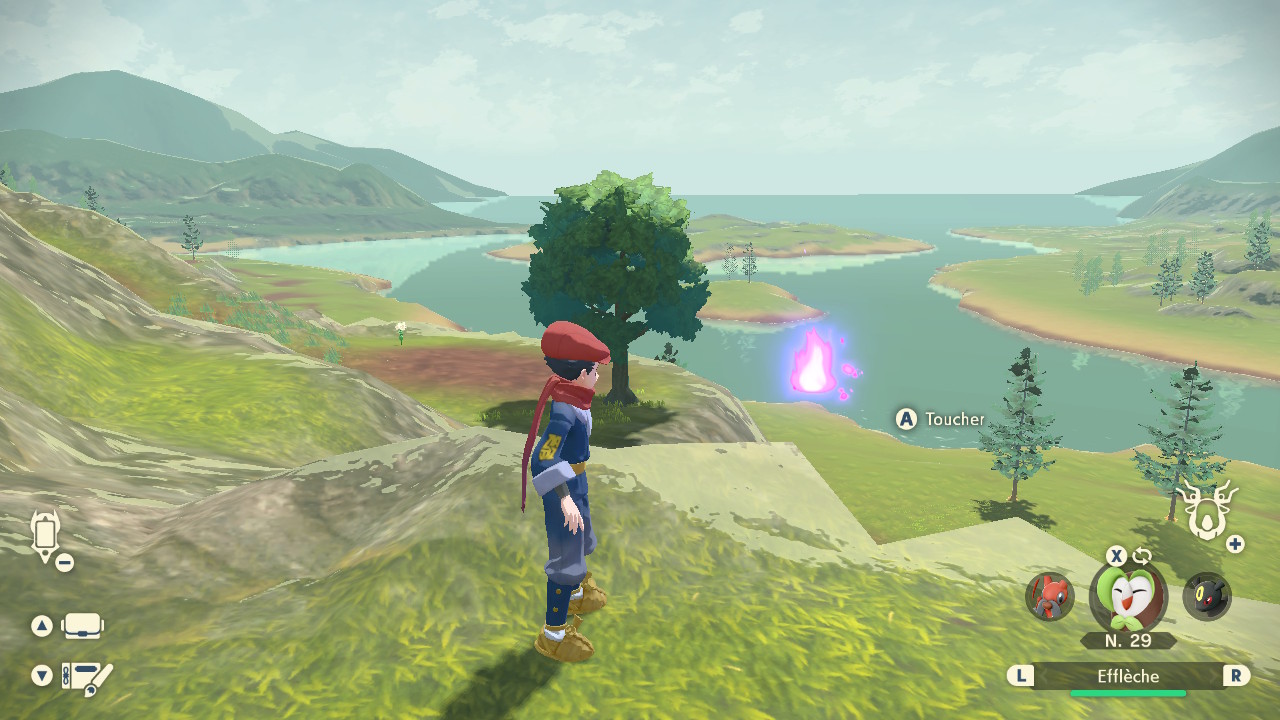1280x720 pixels.
Task: Pick the Umbreon party portrait
Action: point(1206,597)
